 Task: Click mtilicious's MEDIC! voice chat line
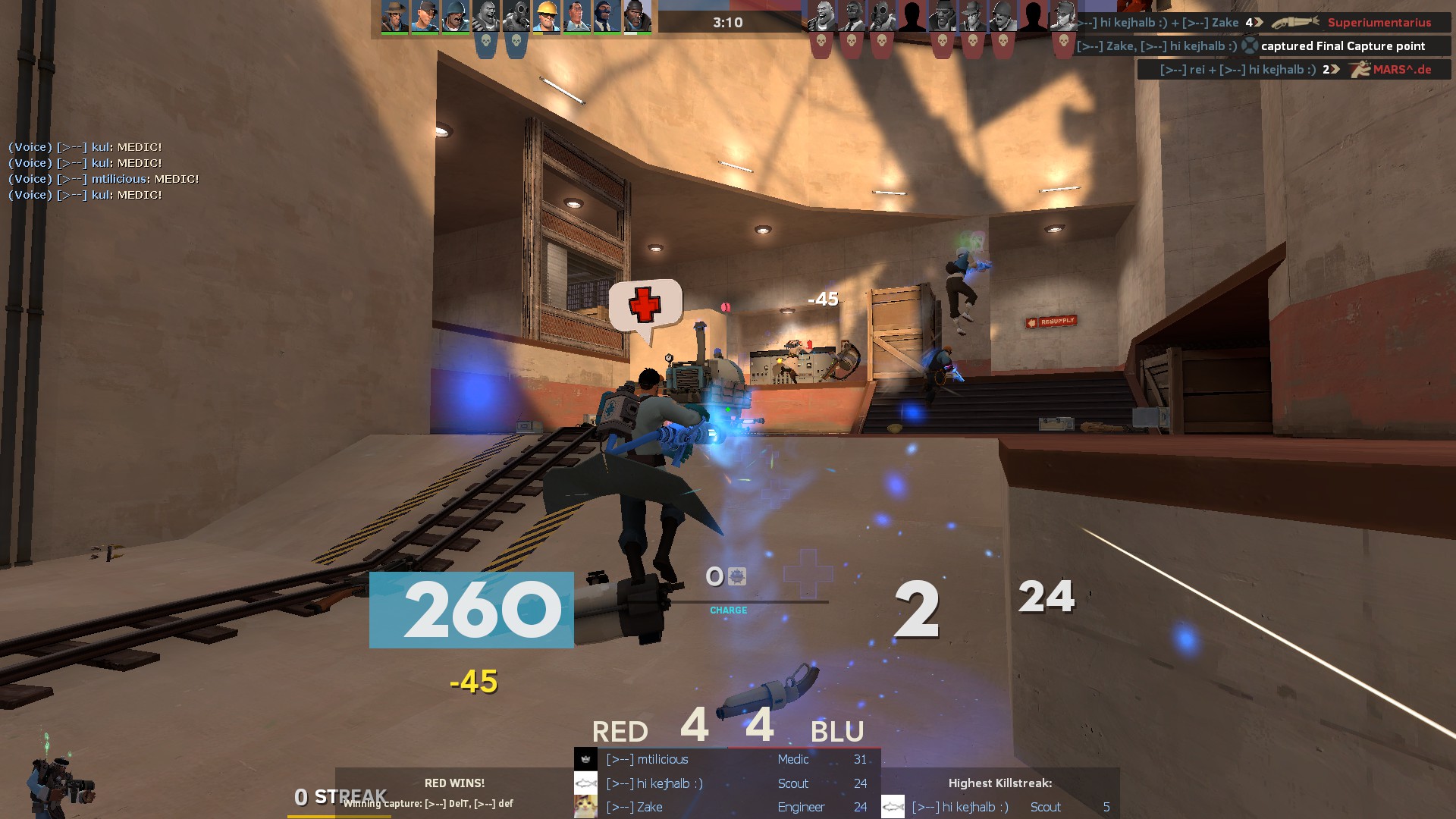click(104, 179)
